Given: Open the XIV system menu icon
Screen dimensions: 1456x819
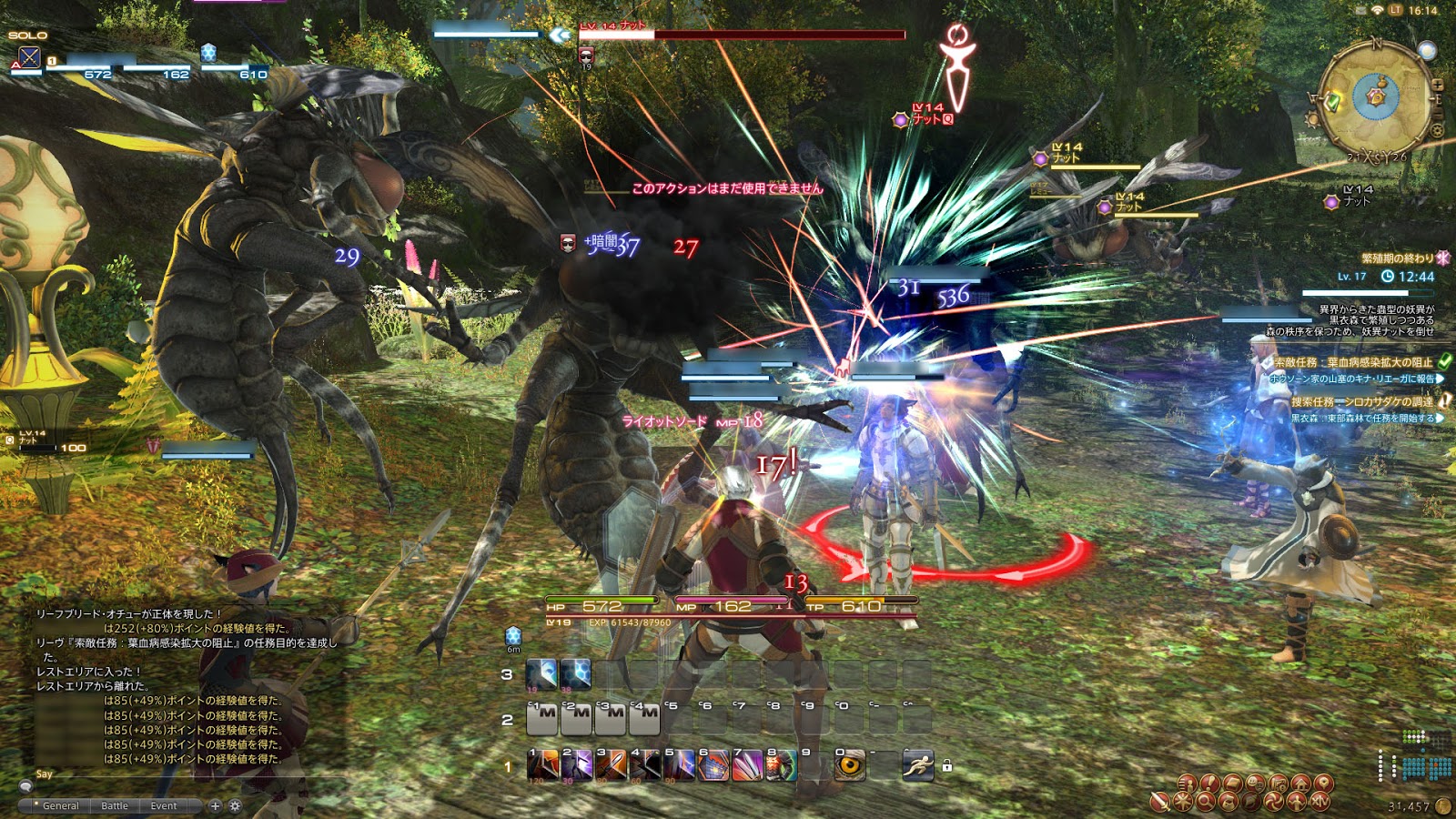Looking at the screenshot, I should point(1319,802).
